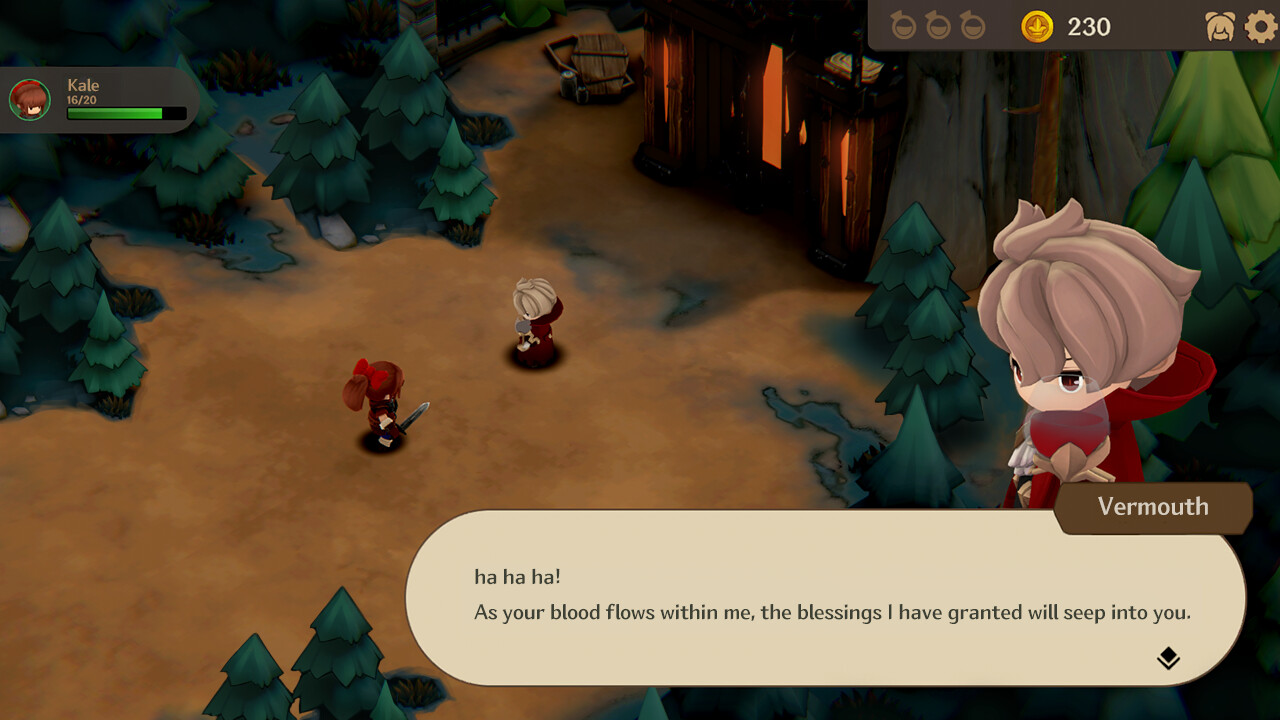The width and height of the screenshot is (1280, 720).
Task: Open the character face icon menu
Action: coord(1220,27)
